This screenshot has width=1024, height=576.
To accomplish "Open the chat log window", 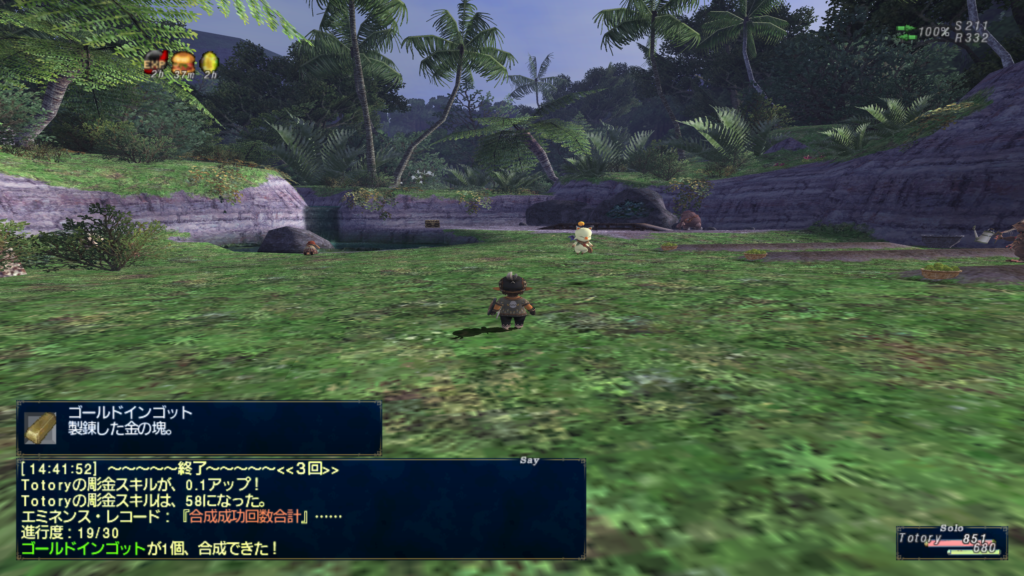I will 300,508.
